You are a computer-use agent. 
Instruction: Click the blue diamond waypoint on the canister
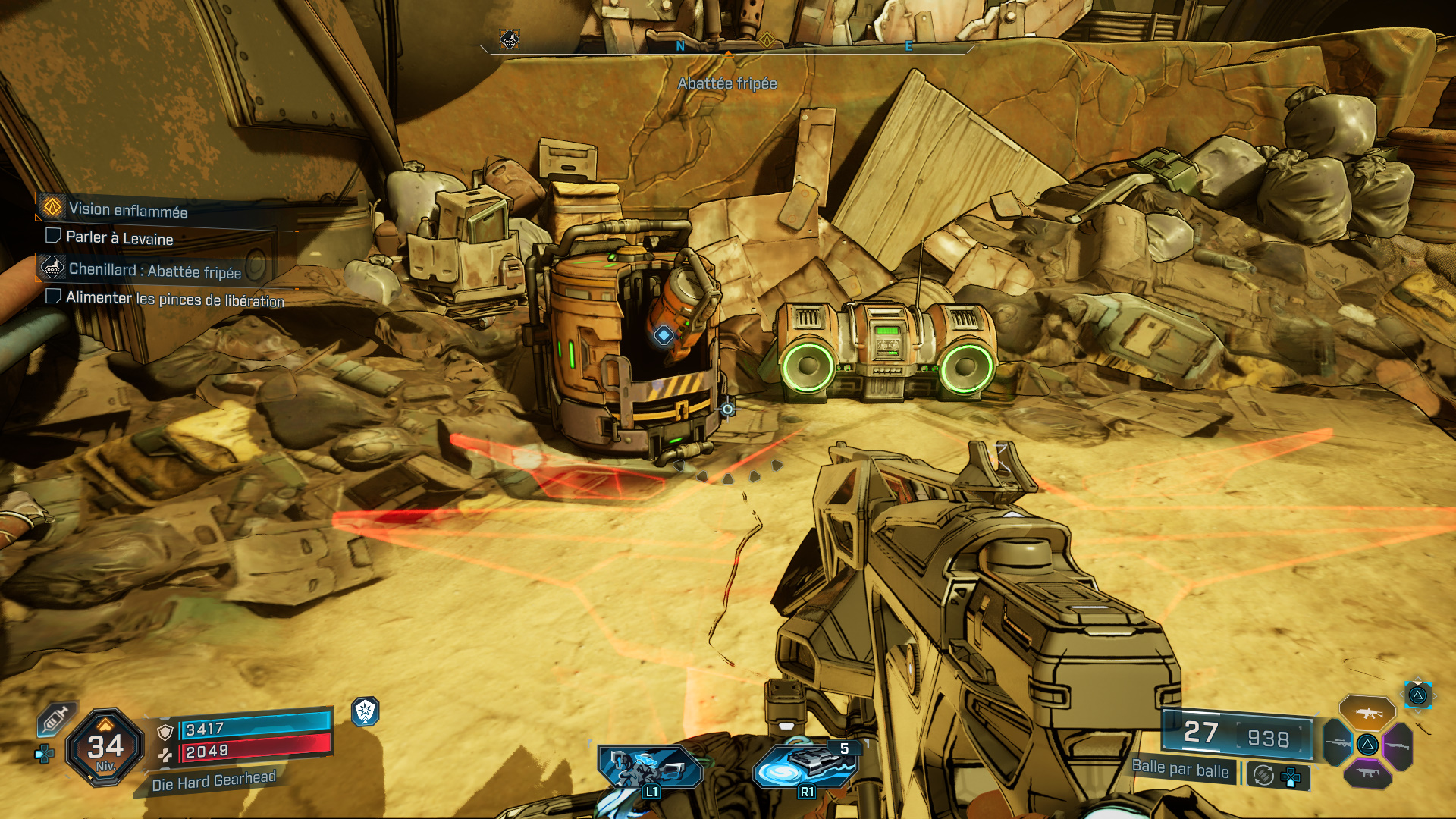pos(664,335)
